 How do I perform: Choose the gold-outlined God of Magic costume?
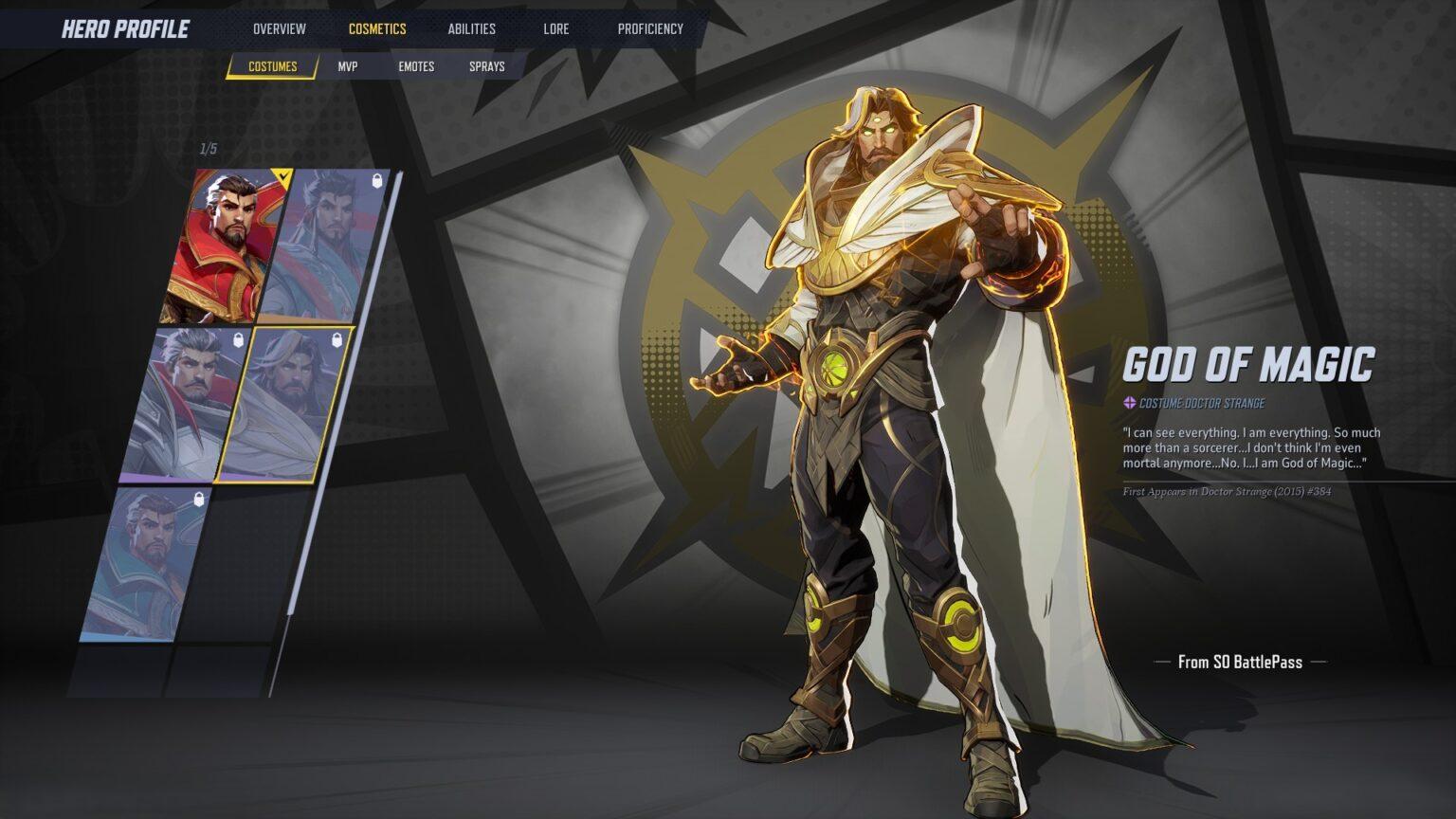pos(282,405)
